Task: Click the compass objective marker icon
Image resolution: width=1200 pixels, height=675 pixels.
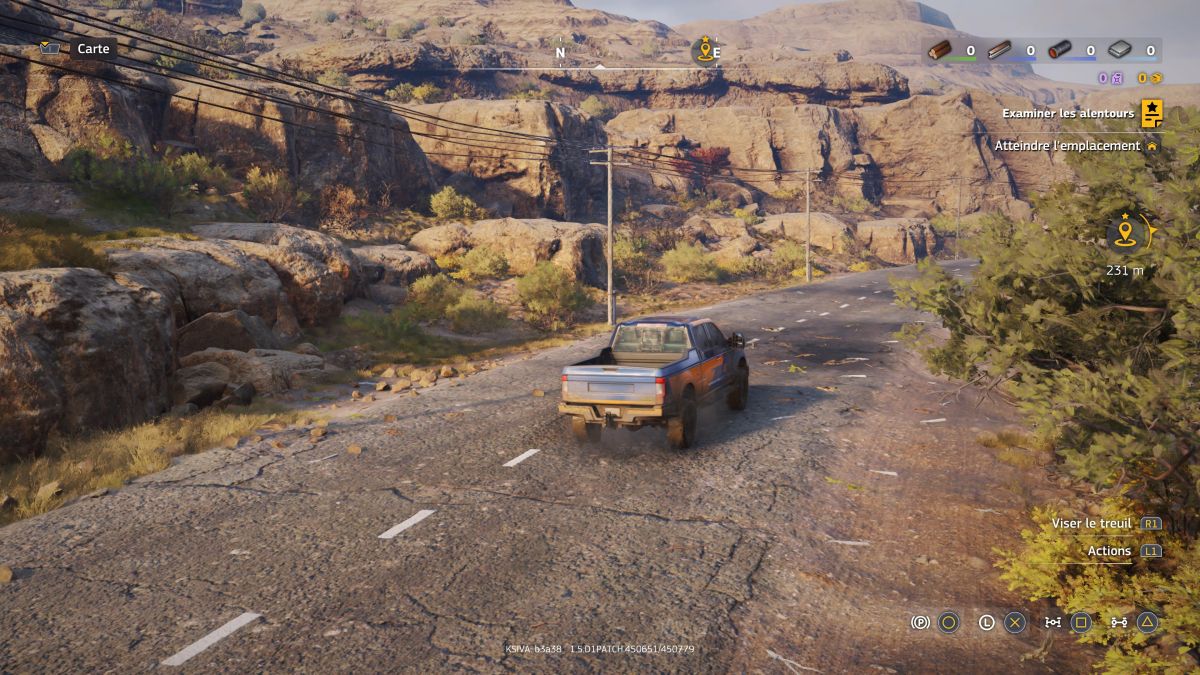Action: point(705,50)
